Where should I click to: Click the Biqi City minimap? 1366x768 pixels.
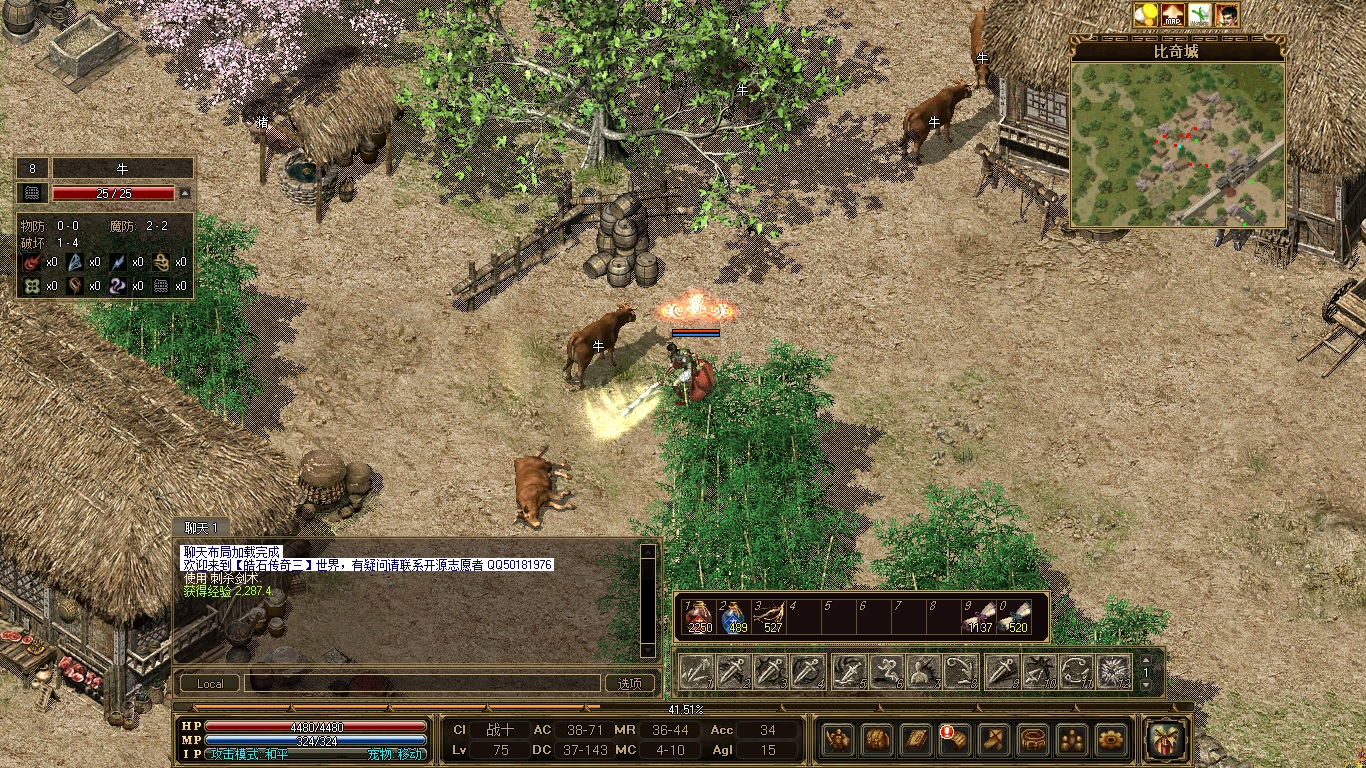1177,145
